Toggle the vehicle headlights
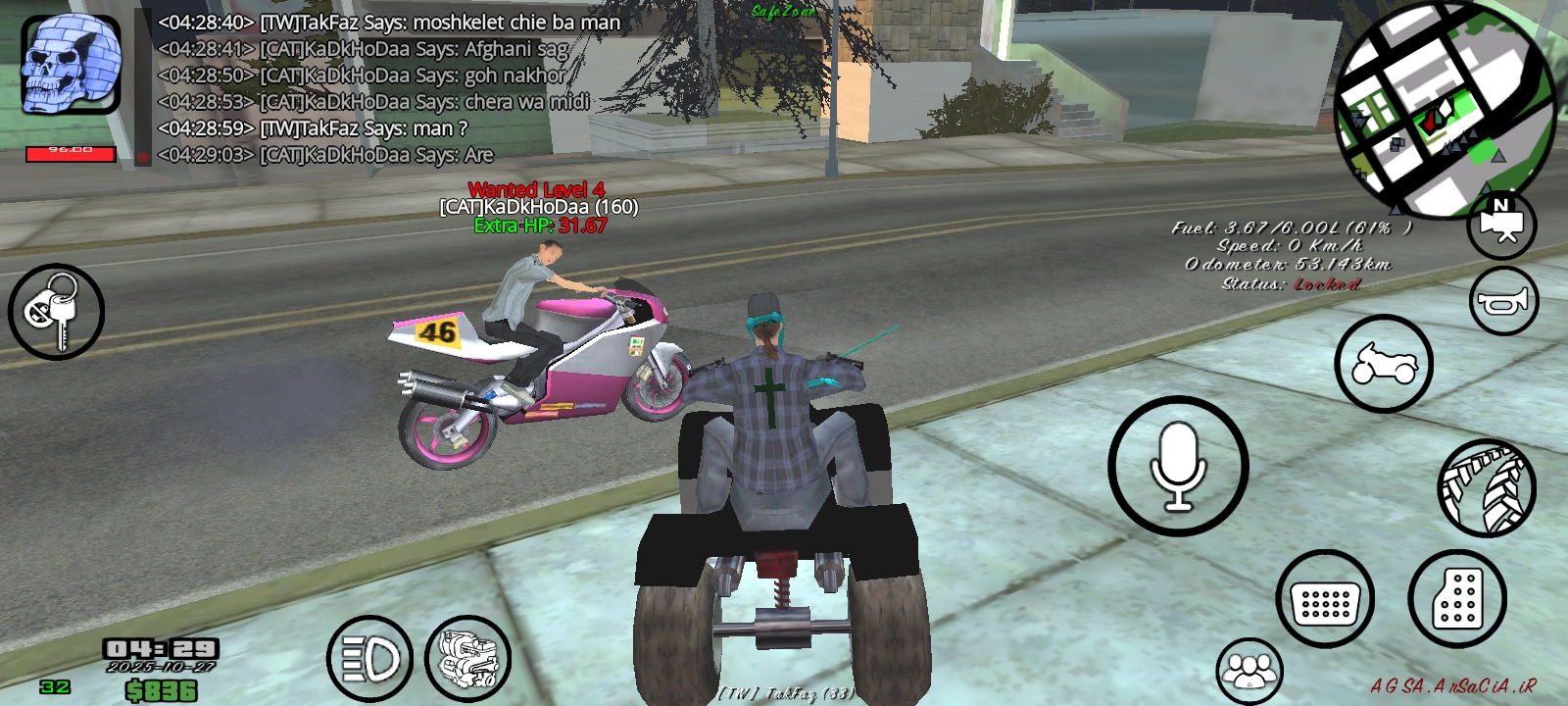Viewport: 1568px width, 706px height. point(368,656)
